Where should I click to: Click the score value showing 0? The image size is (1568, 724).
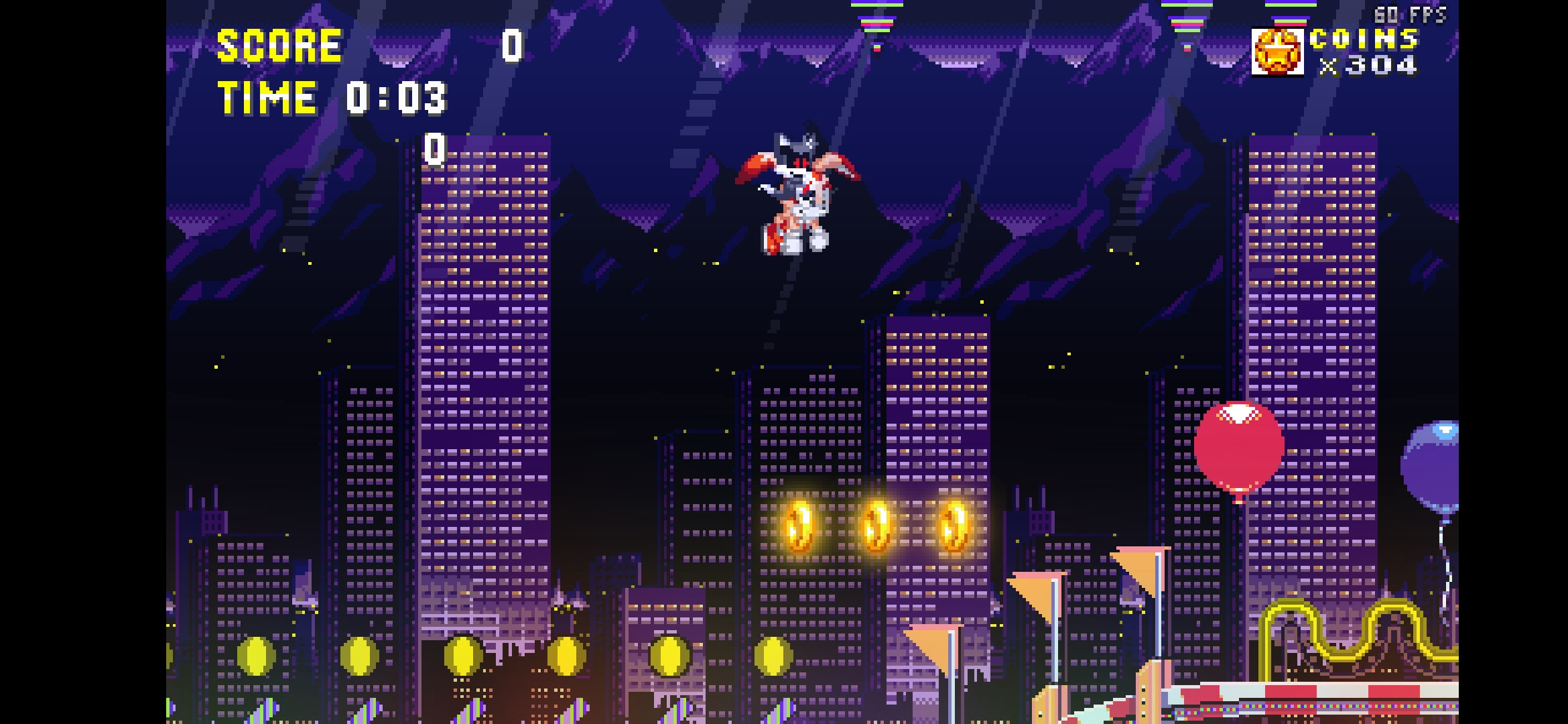click(513, 46)
